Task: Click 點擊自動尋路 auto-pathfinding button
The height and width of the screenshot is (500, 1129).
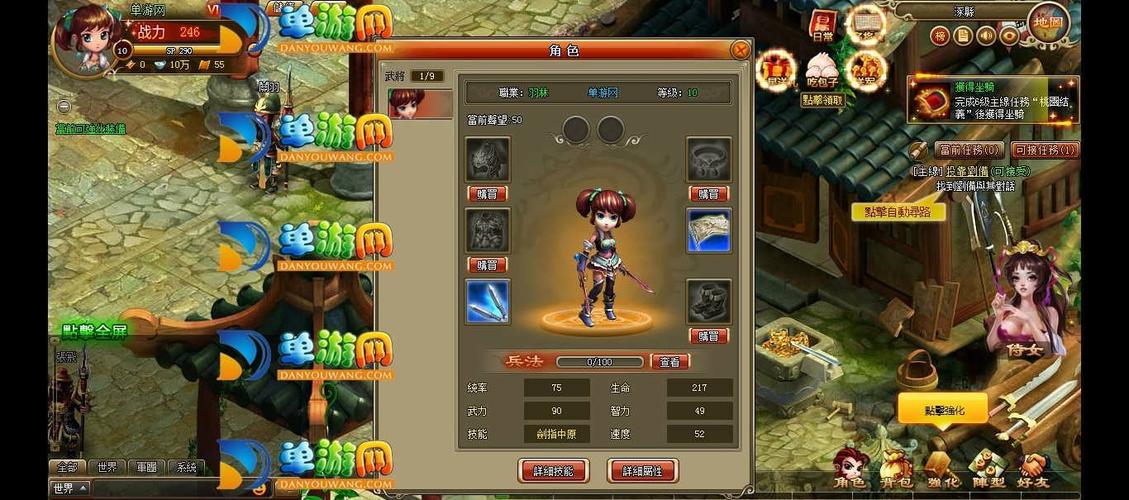Action: pyautogui.click(x=898, y=212)
